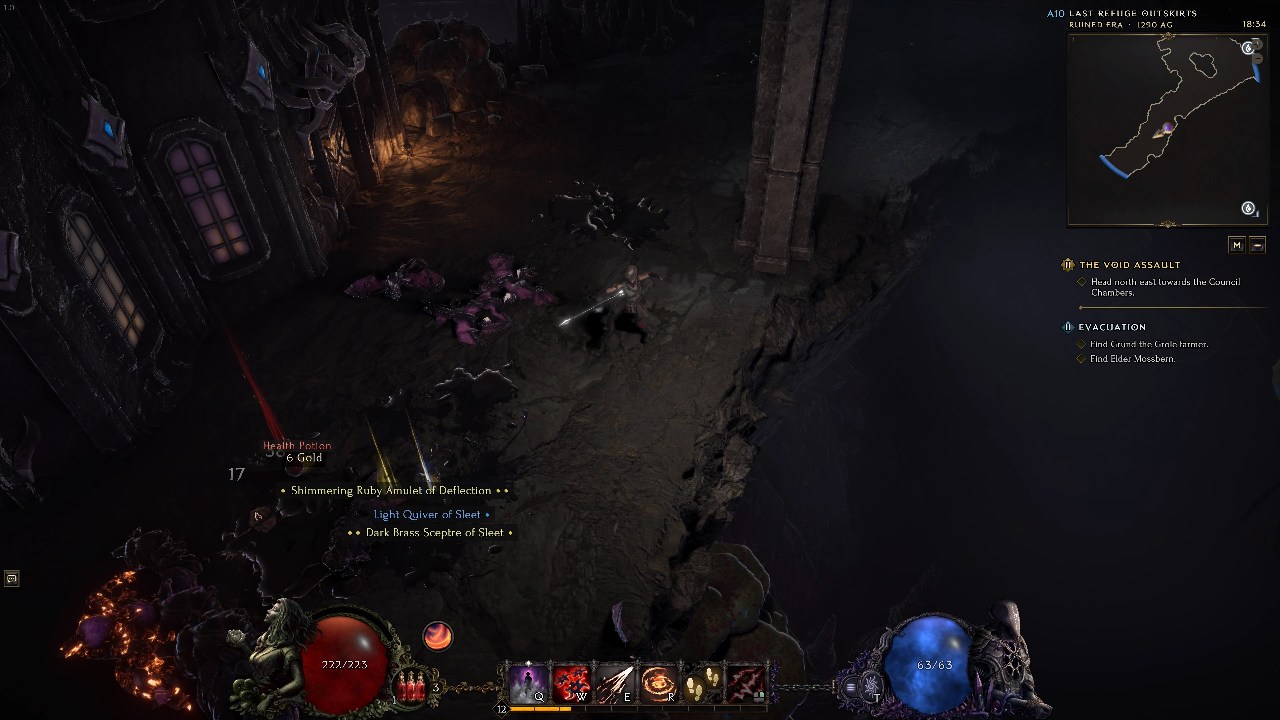
Task: Open the game menu with the three-line button
Action: click(850, 687)
